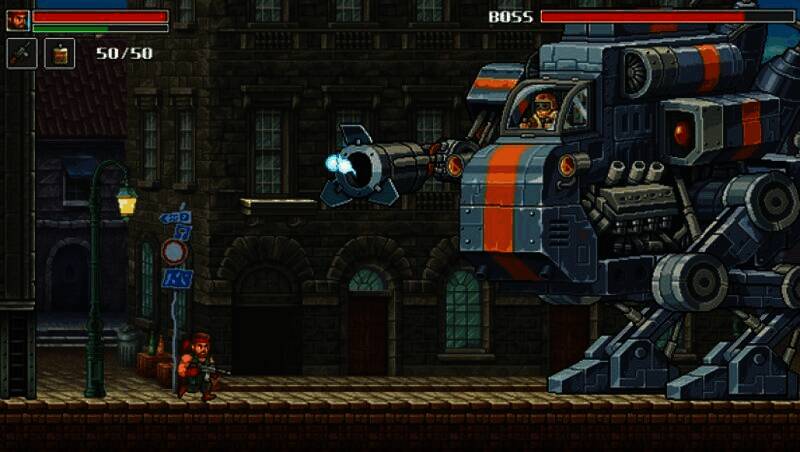This screenshot has width=800, height=452.
Task: Select the explosive canister item slot
Action: point(59,53)
